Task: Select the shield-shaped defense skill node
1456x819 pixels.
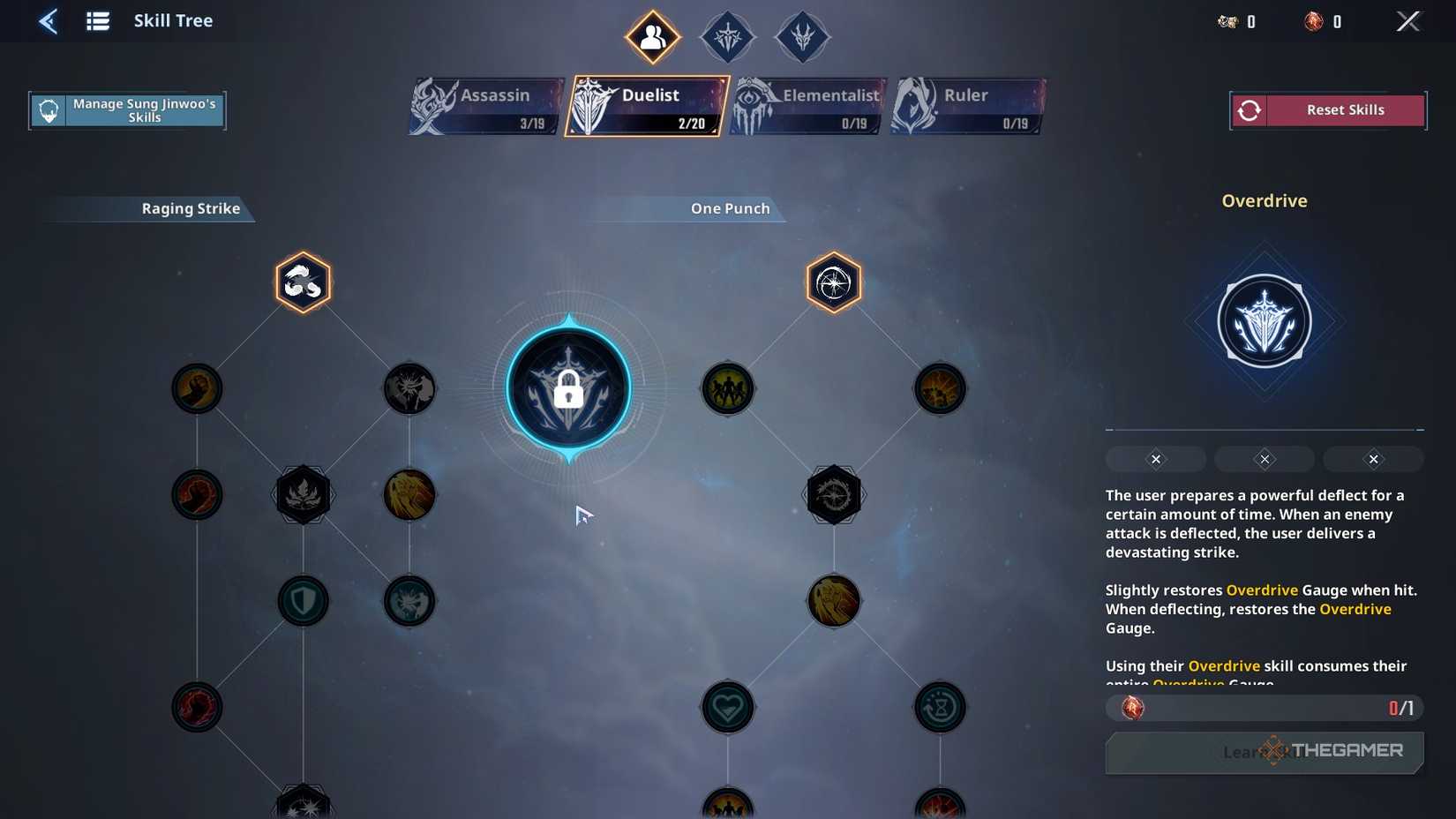Action: (303, 601)
